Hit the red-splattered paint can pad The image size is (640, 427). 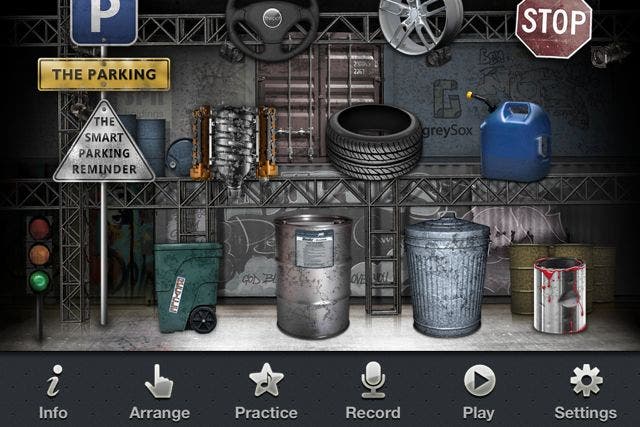(560, 294)
